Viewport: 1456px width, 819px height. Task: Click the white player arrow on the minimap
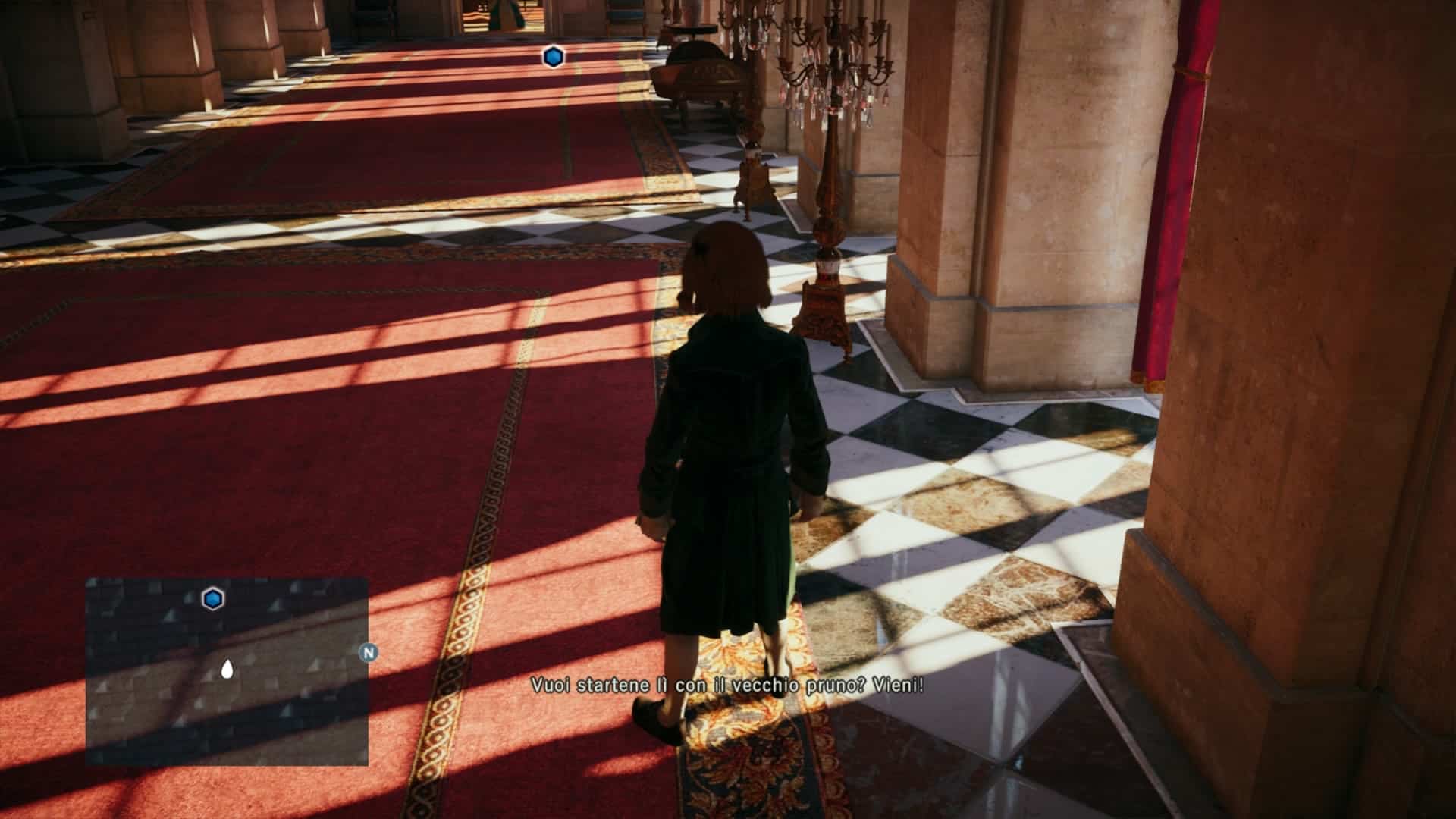[226, 669]
